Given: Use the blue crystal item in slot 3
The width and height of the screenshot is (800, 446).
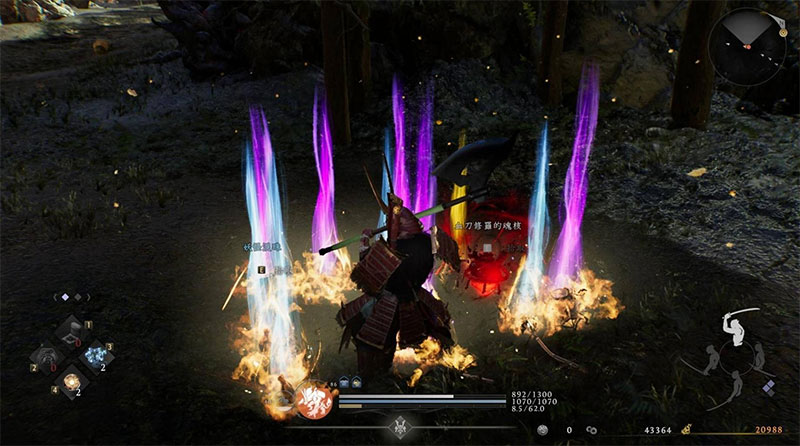Looking at the screenshot, I should tap(98, 356).
